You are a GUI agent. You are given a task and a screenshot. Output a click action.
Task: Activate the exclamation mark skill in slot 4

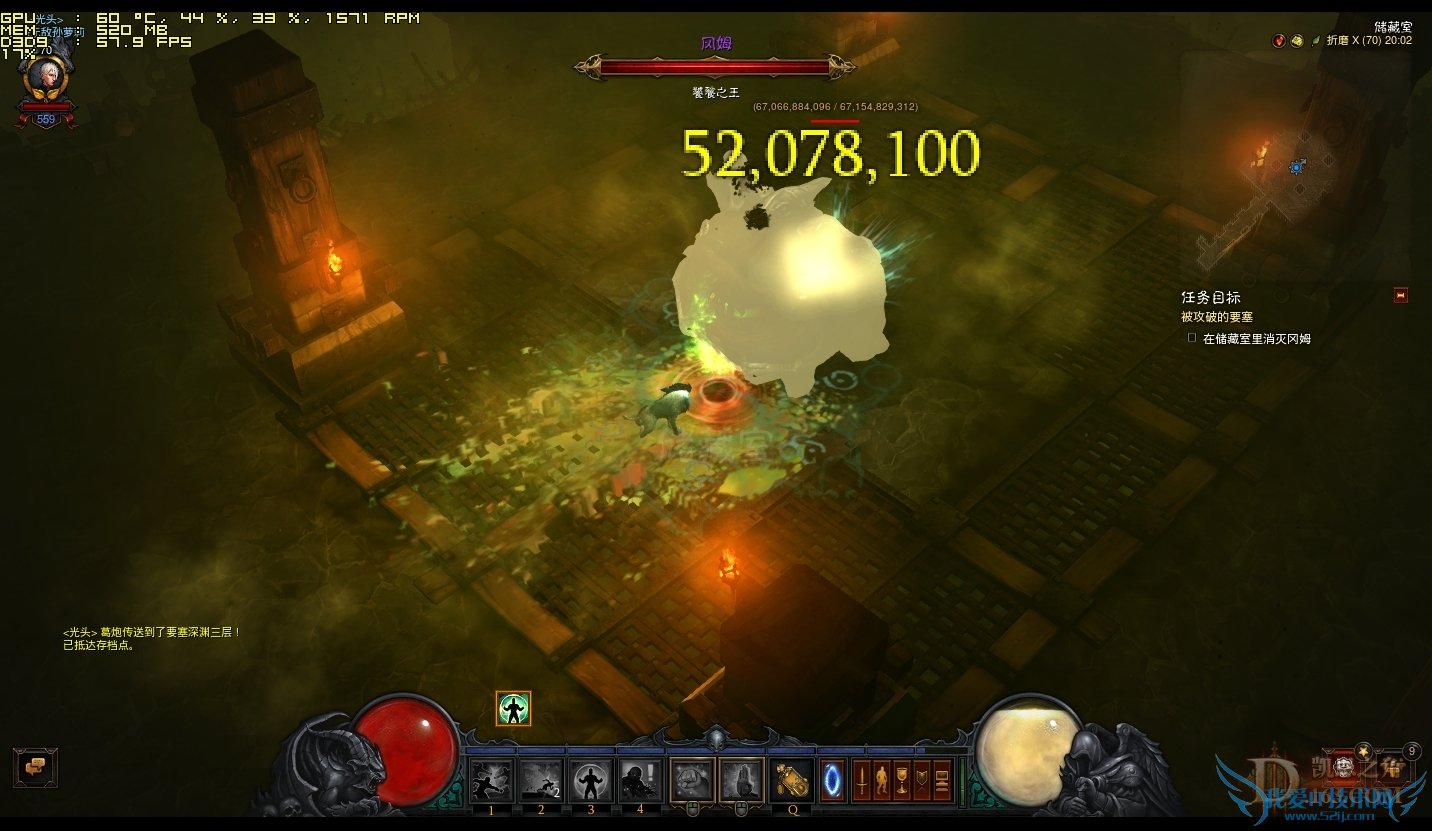pyautogui.click(x=640, y=780)
